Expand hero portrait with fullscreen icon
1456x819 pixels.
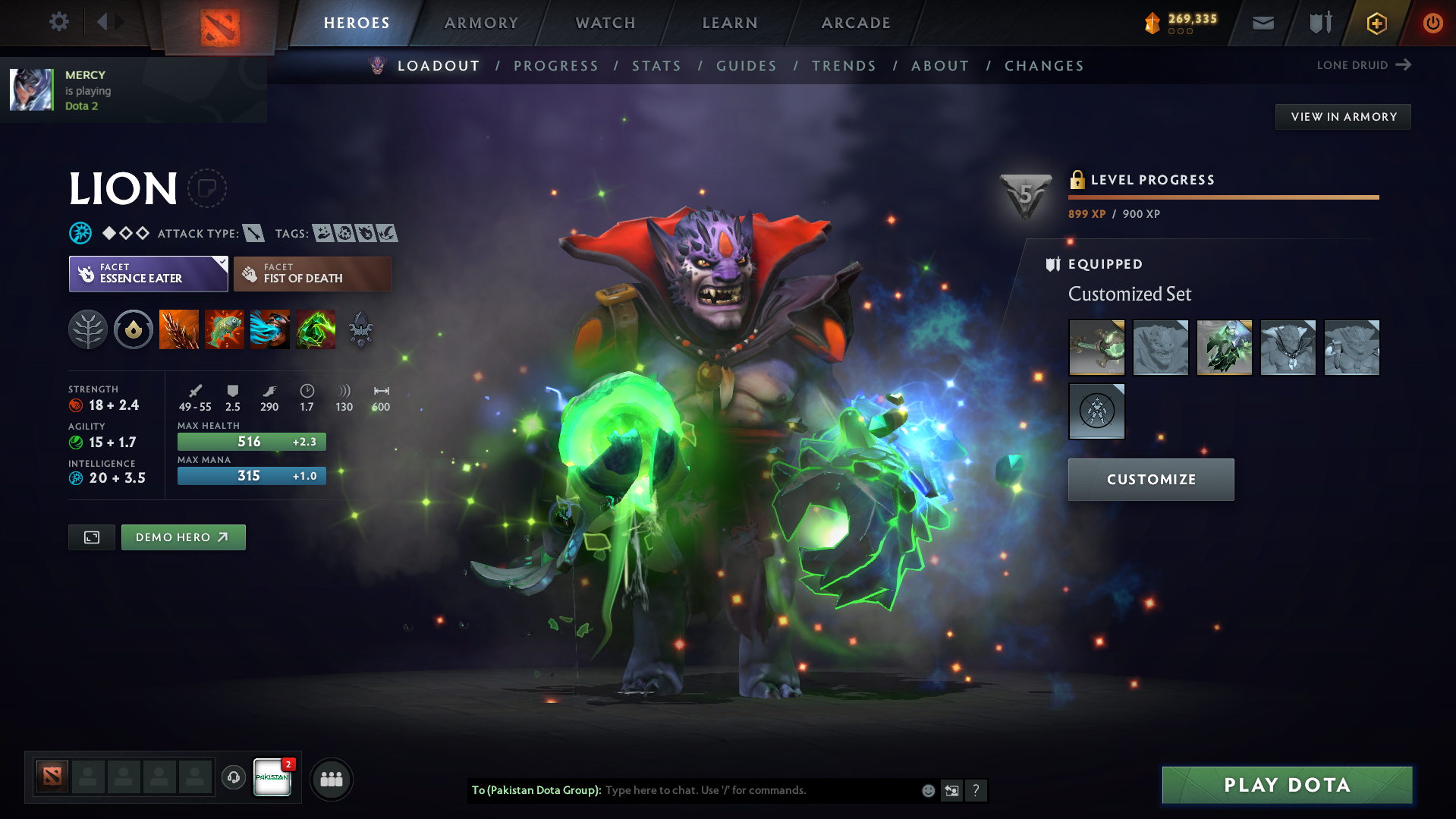tap(91, 537)
